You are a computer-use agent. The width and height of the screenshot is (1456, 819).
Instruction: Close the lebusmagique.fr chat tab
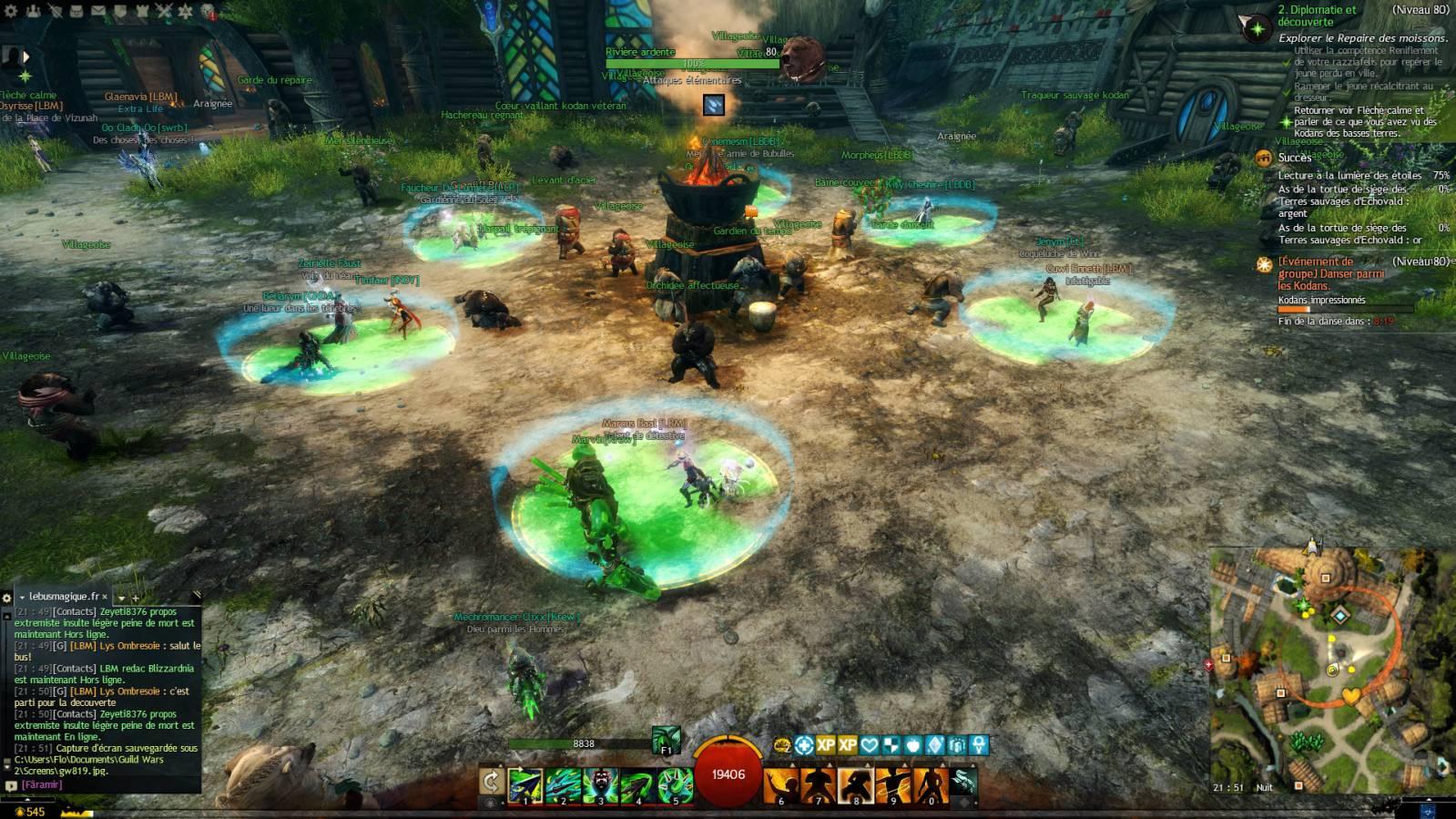point(104,597)
